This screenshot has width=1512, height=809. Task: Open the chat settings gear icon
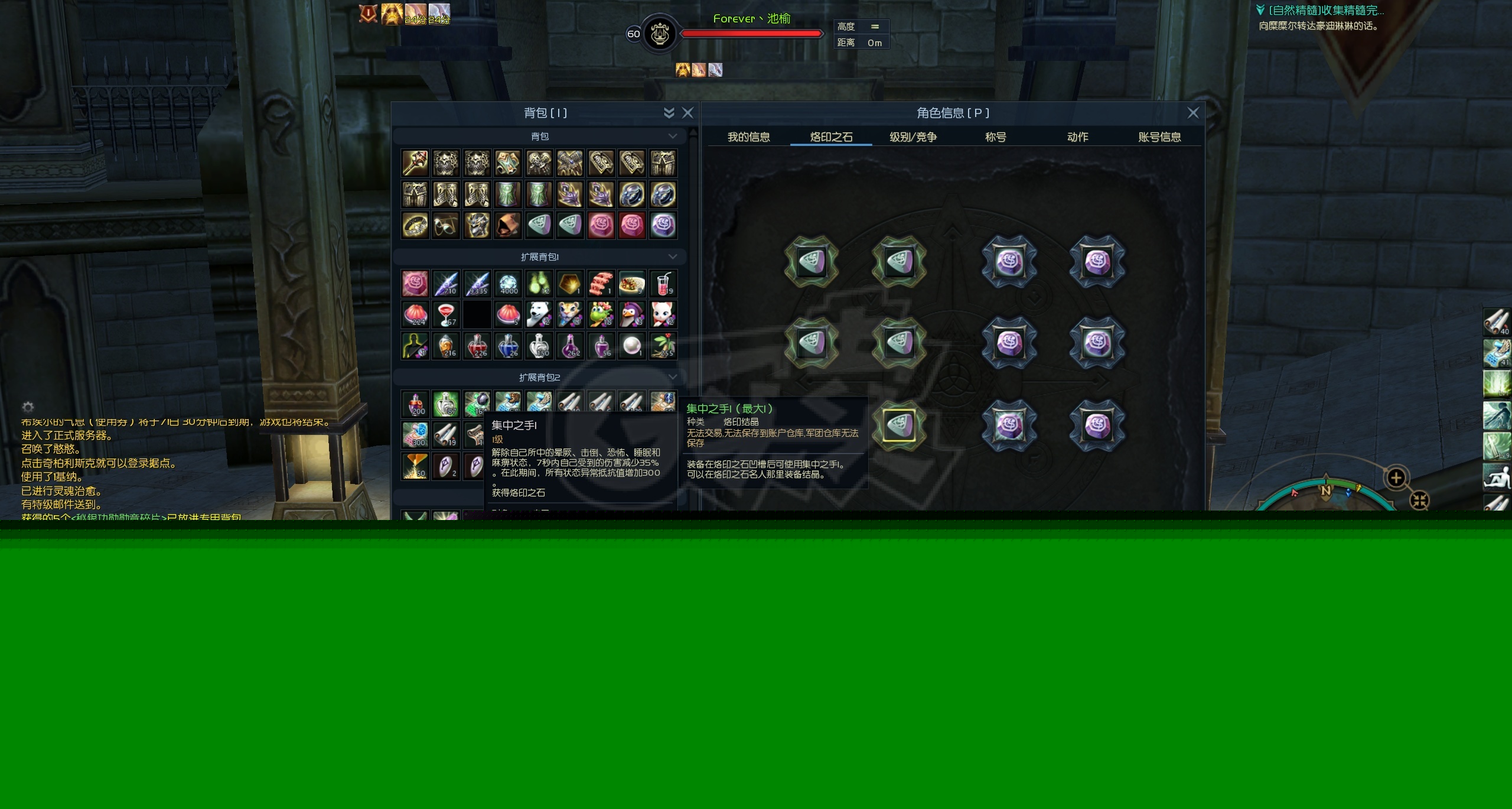[x=28, y=407]
